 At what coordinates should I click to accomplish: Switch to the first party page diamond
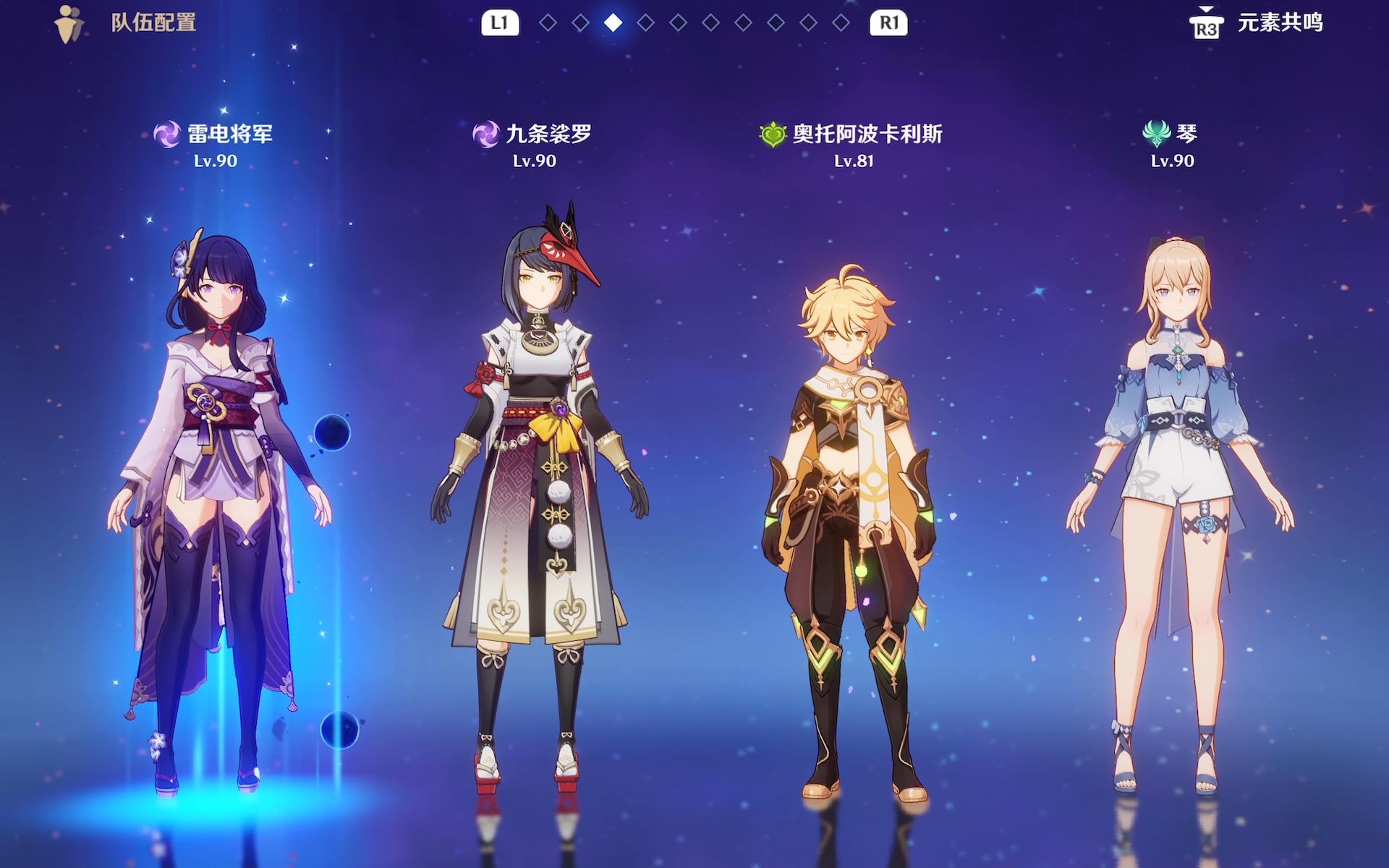(x=548, y=23)
